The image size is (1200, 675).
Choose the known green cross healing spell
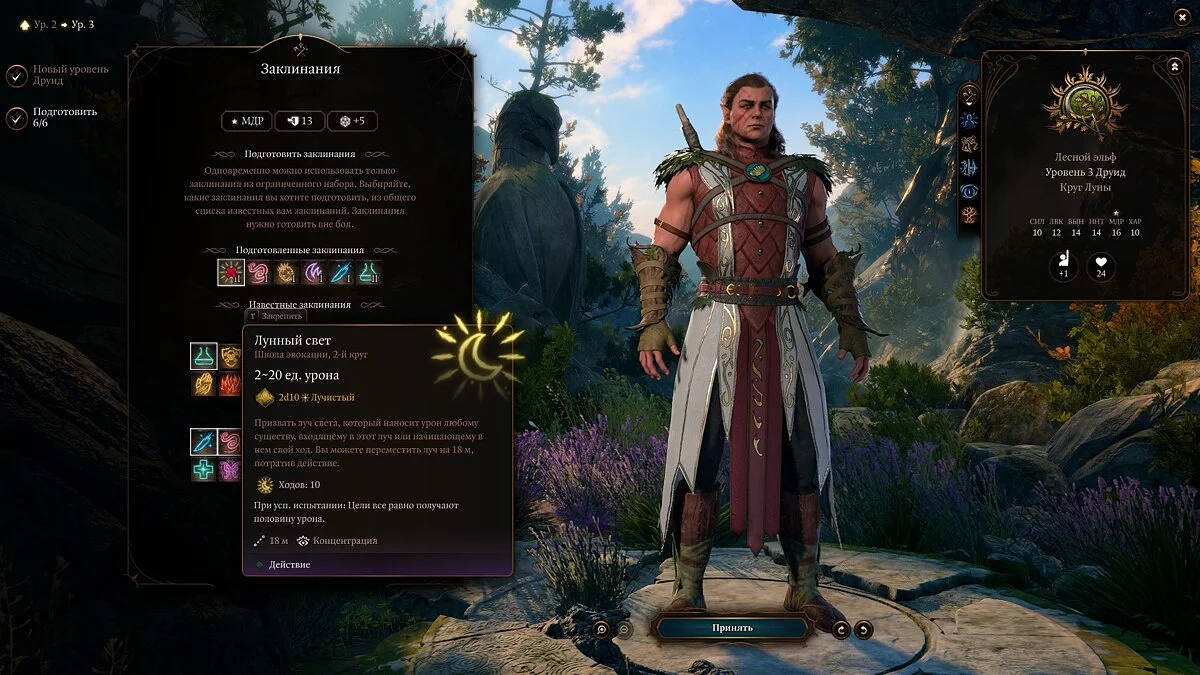coord(204,469)
